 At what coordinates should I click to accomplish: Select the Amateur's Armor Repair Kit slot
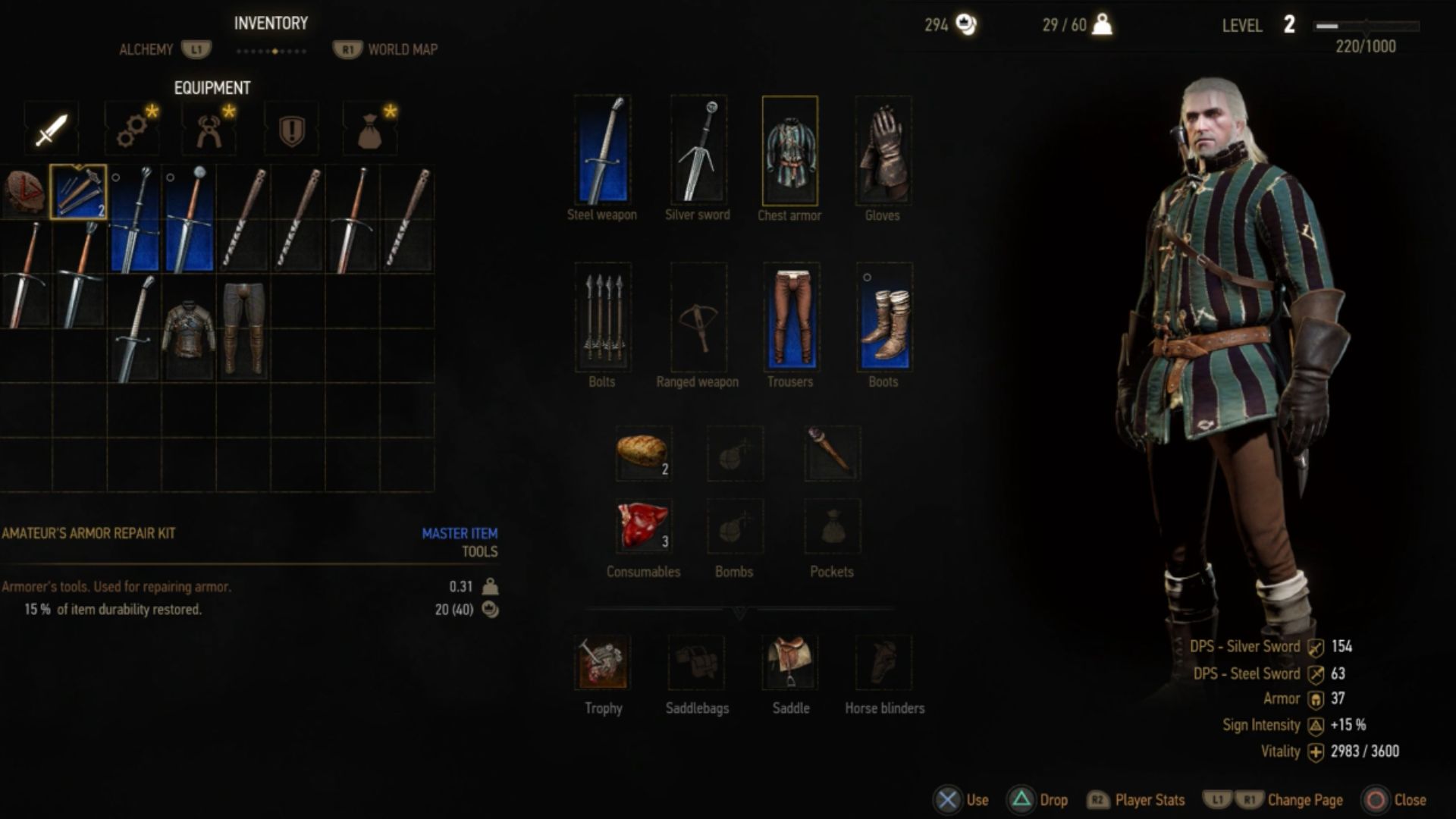pos(78,192)
